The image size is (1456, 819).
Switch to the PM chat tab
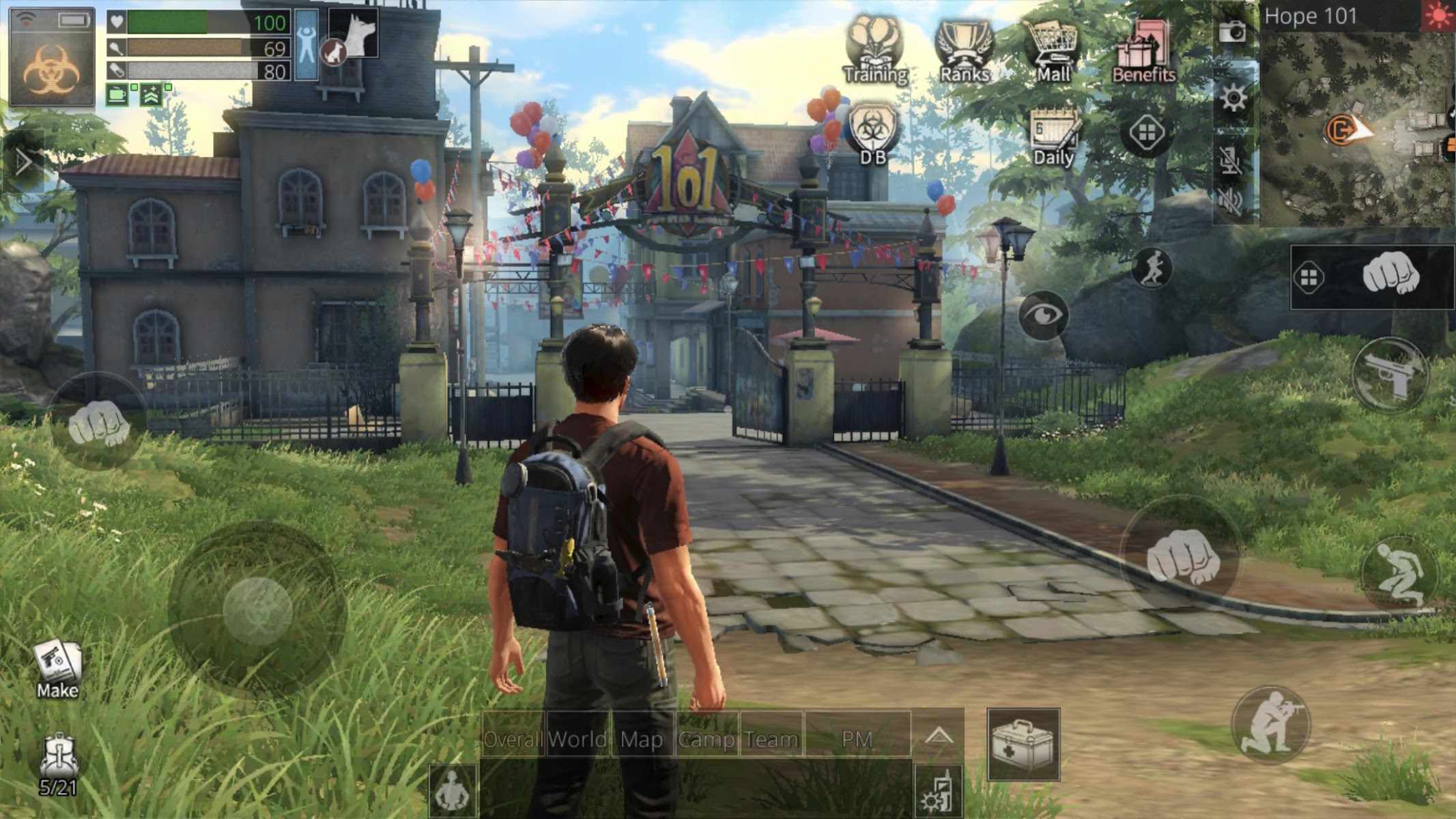coord(857,739)
